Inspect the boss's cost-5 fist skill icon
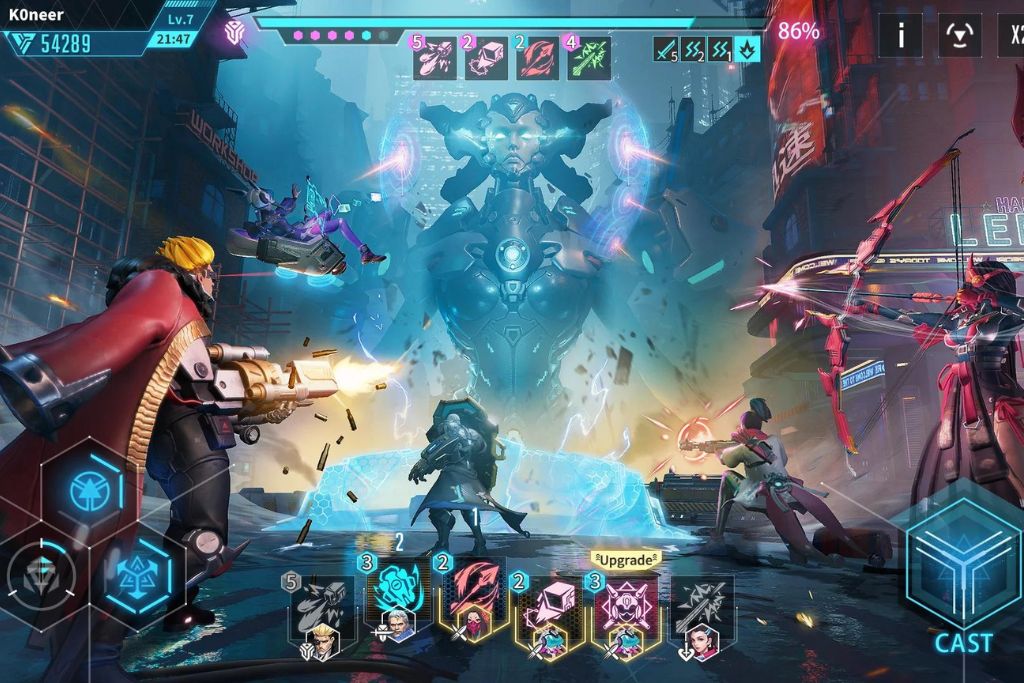The height and width of the screenshot is (683, 1024). tap(435, 58)
